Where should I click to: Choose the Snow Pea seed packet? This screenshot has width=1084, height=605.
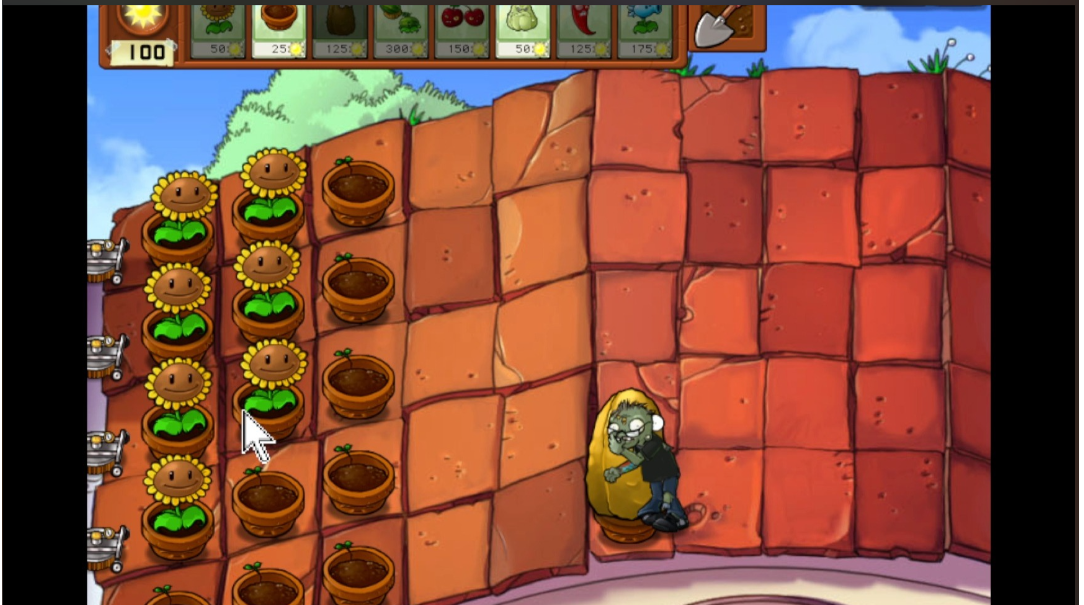(645, 30)
